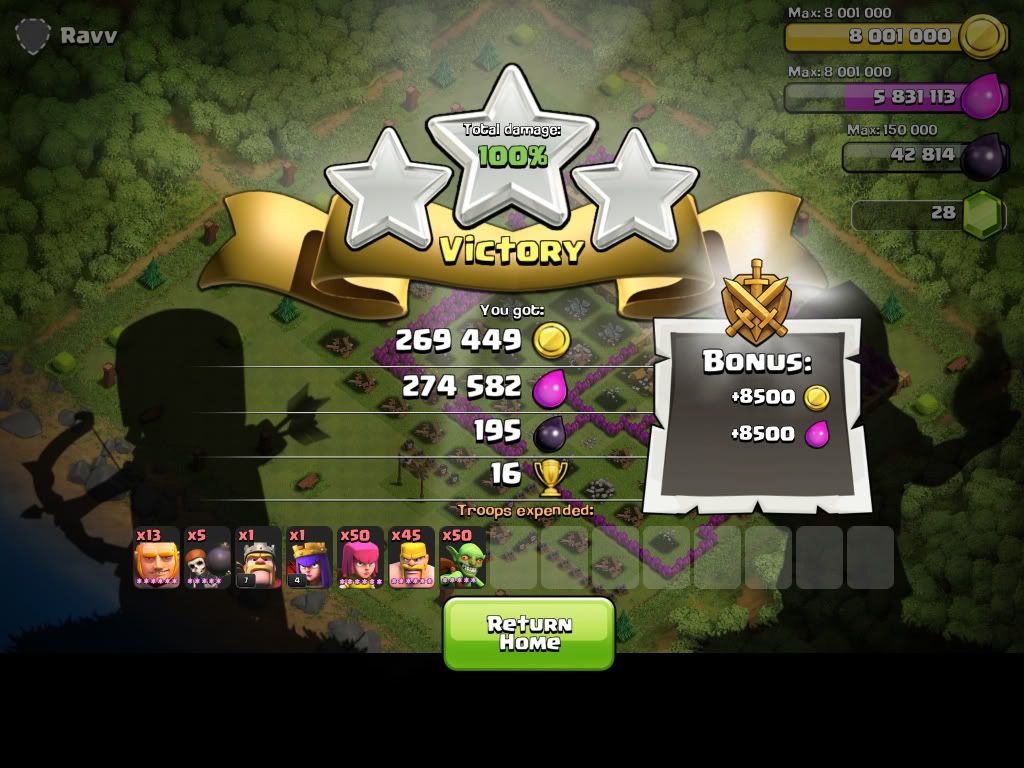Select the Giant x13 troop icon

point(157,558)
